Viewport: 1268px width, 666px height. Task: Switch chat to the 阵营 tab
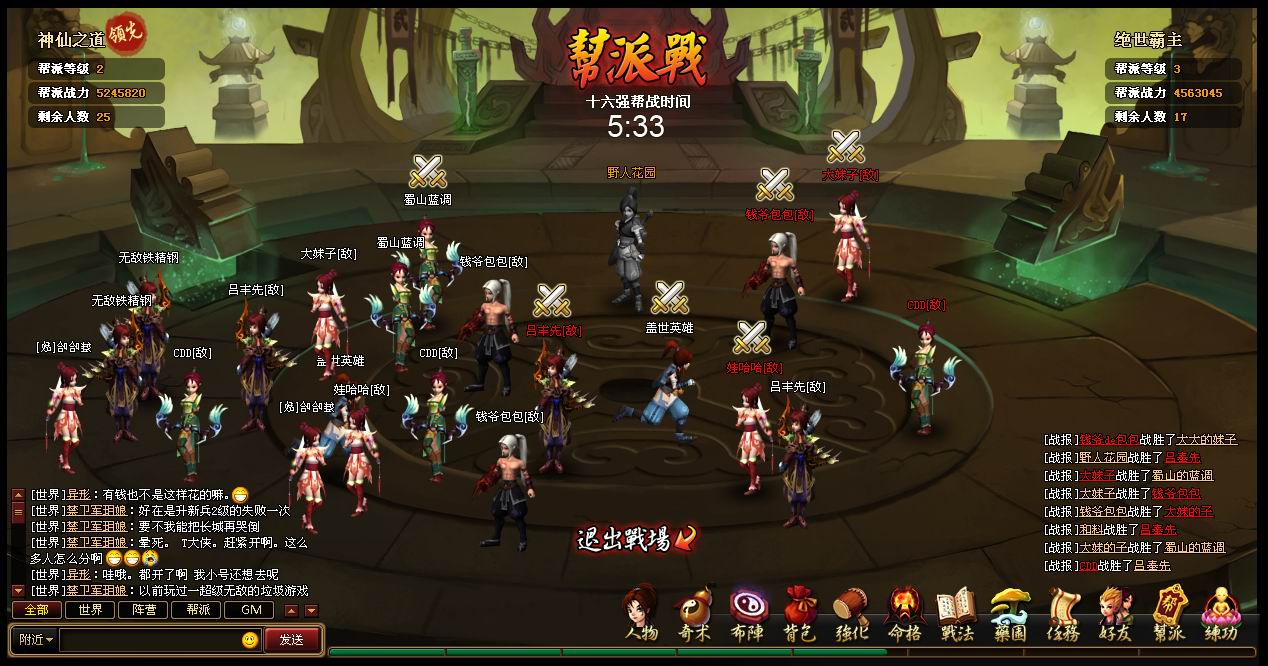[143, 610]
